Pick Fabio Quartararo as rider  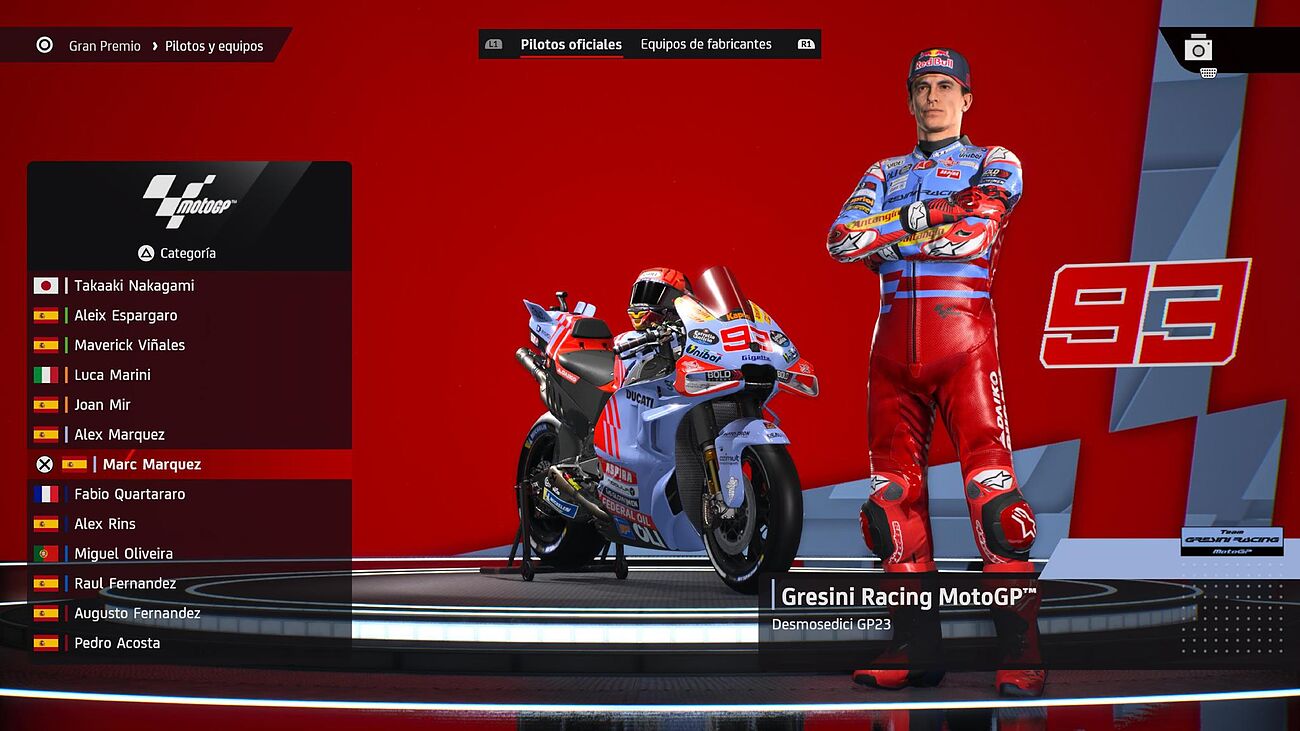click(x=129, y=494)
